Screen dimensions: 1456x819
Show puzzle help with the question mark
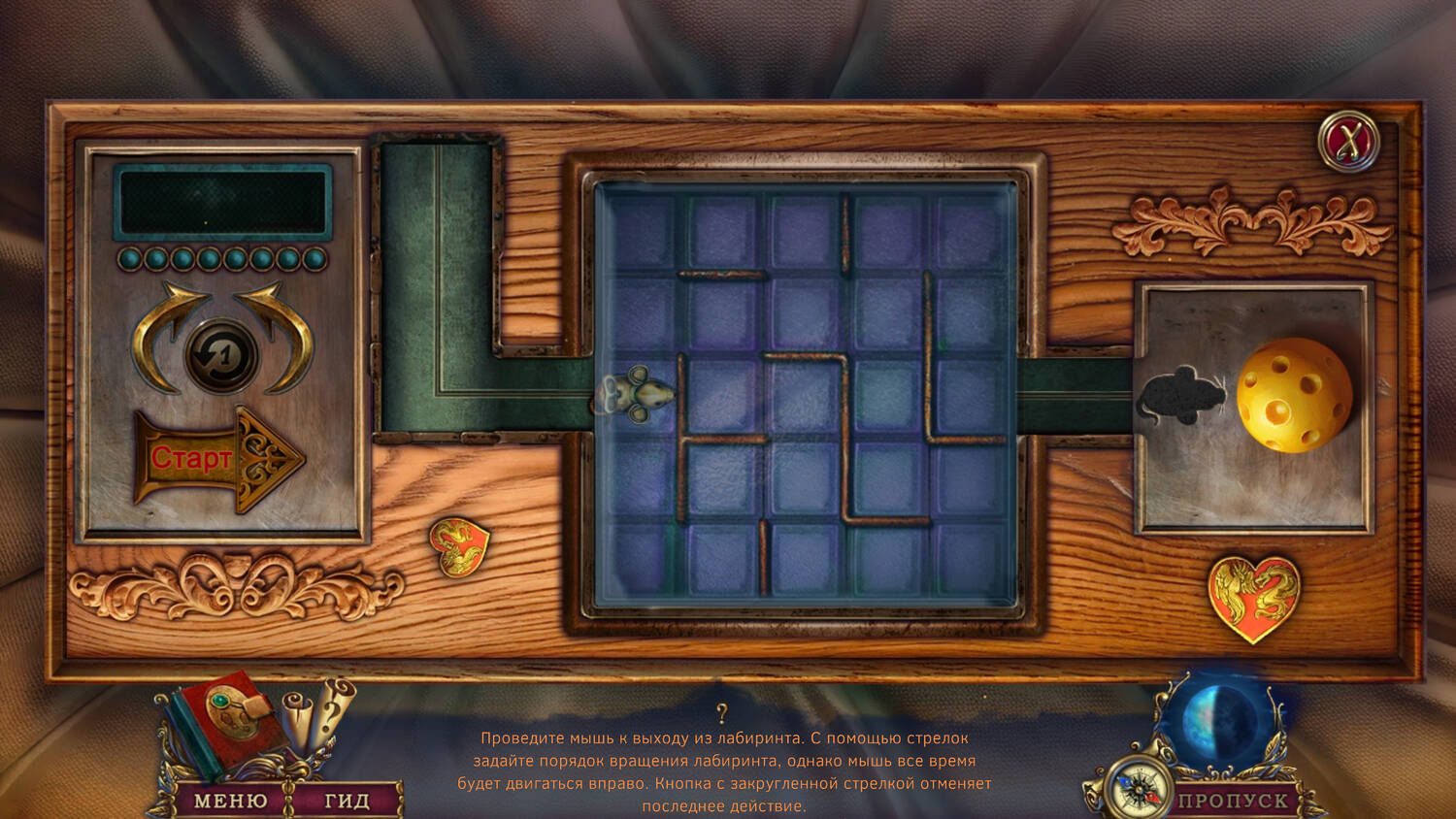(x=721, y=715)
